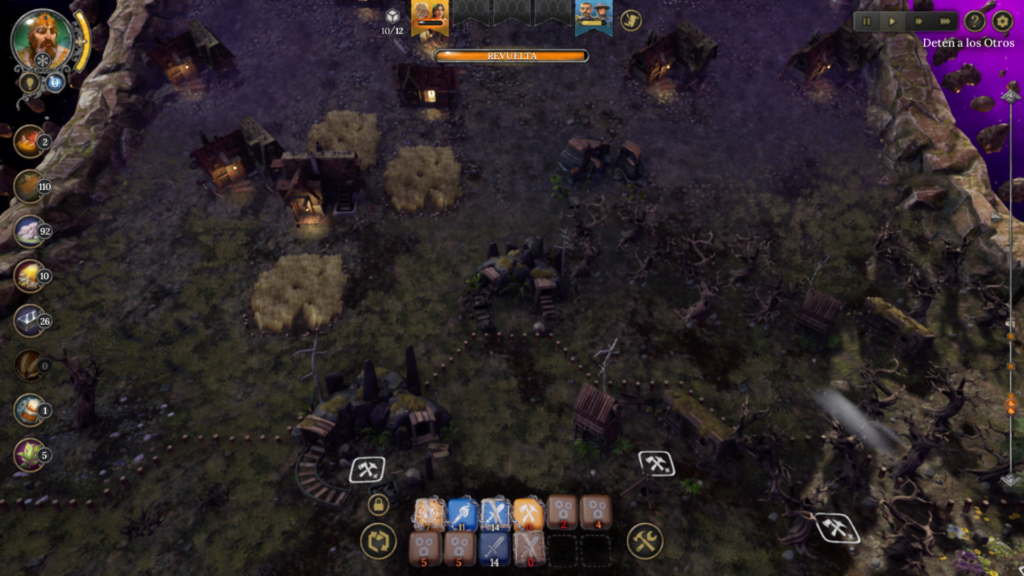This screenshot has width=1024, height=576.
Task: Select the brown gear die showing 2
Action: [562, 512]
